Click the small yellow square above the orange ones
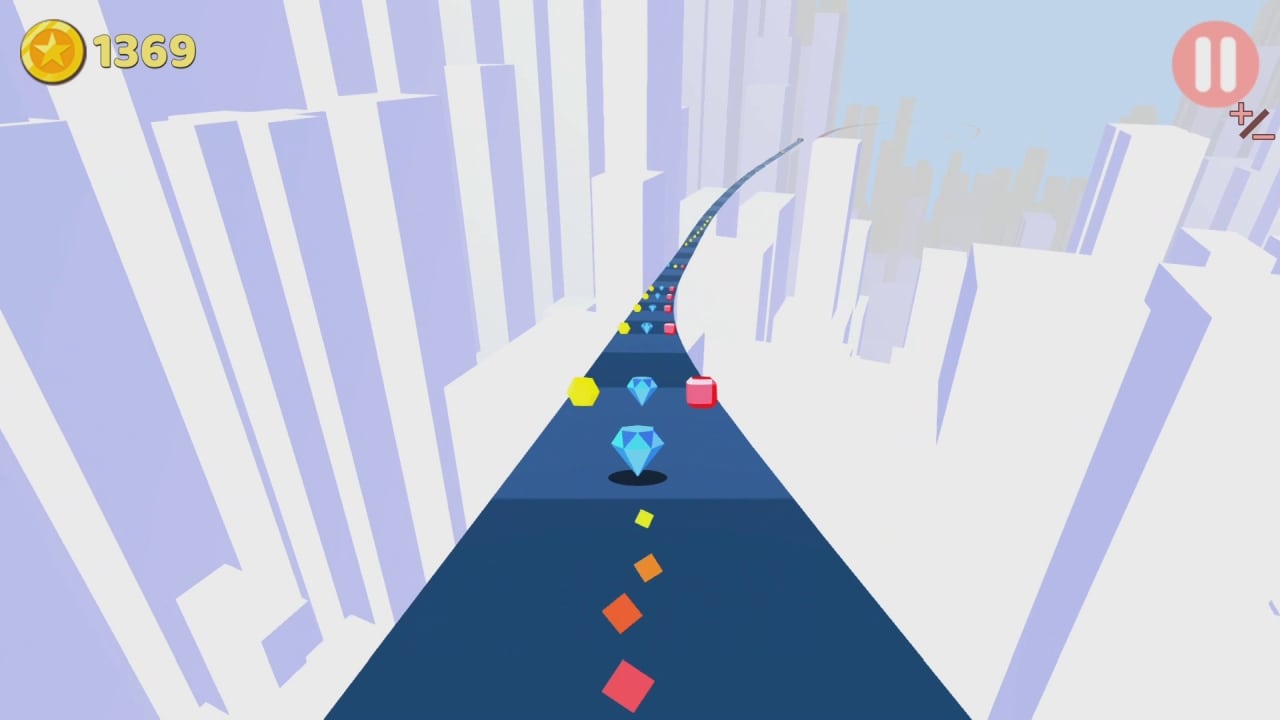The height and width of the screenshot is (720, 1280). pyautogui.click(x=644, y=518)
